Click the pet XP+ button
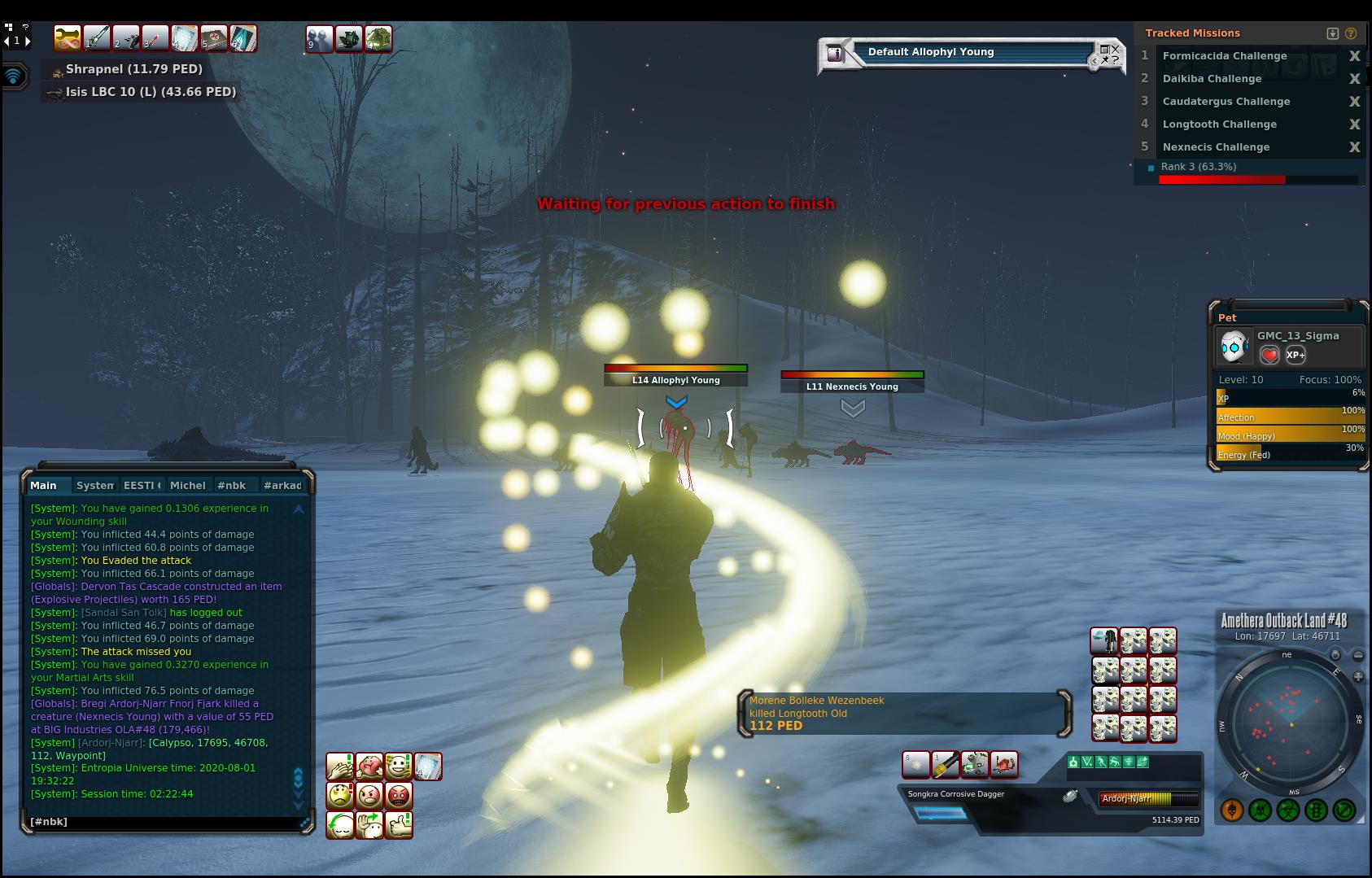The height and width of the screenshot is (878, 1372). (1296, 355)
